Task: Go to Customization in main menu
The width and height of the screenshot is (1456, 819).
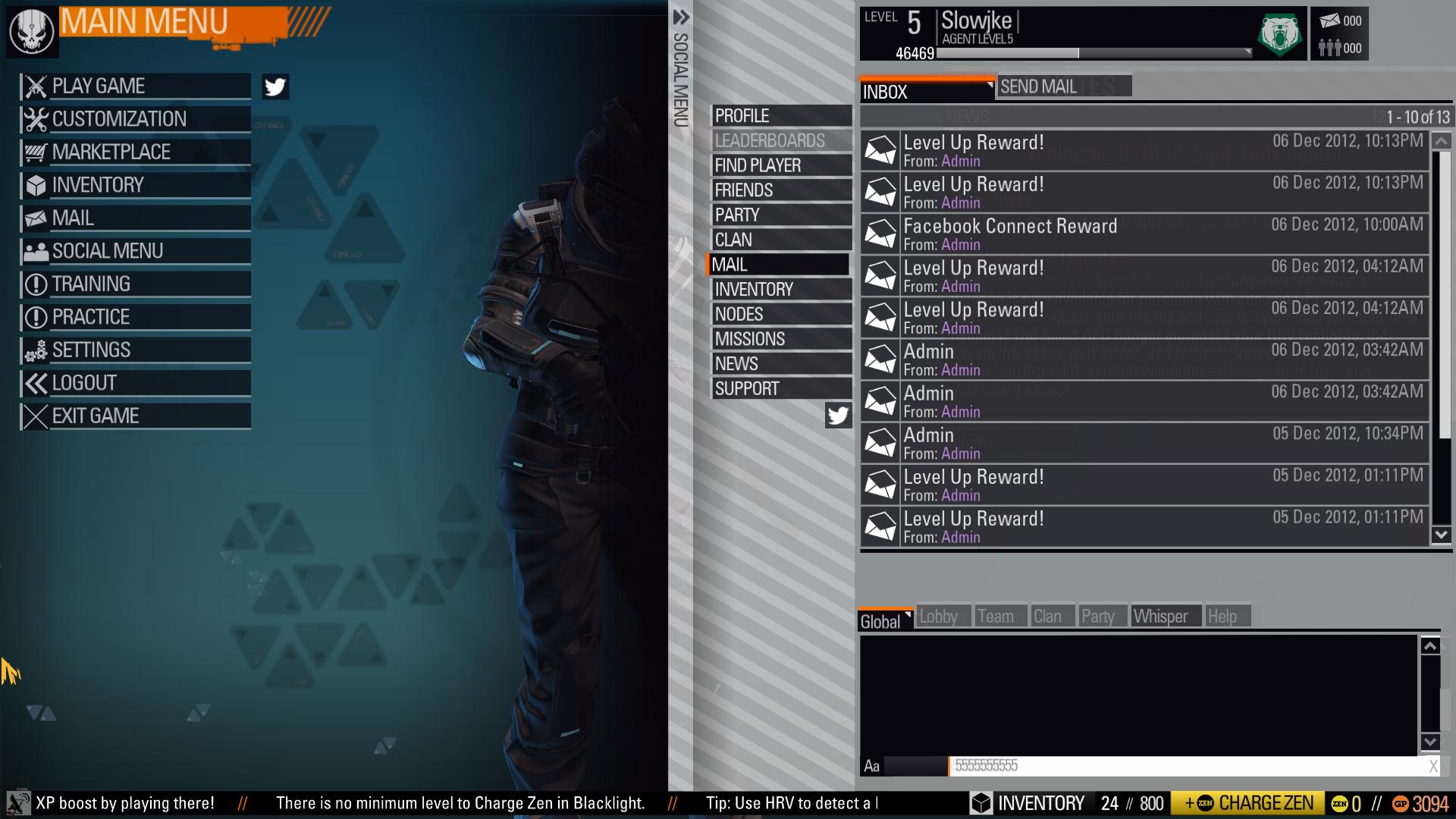Action: [135, 119]
